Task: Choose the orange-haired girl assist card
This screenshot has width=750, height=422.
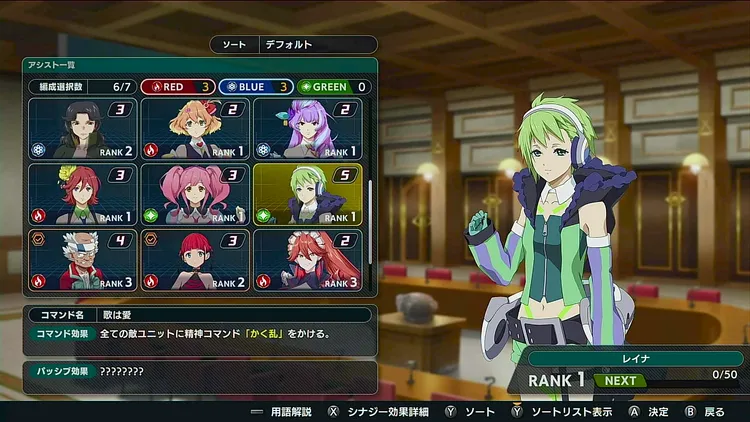Action: coord(195,129)
